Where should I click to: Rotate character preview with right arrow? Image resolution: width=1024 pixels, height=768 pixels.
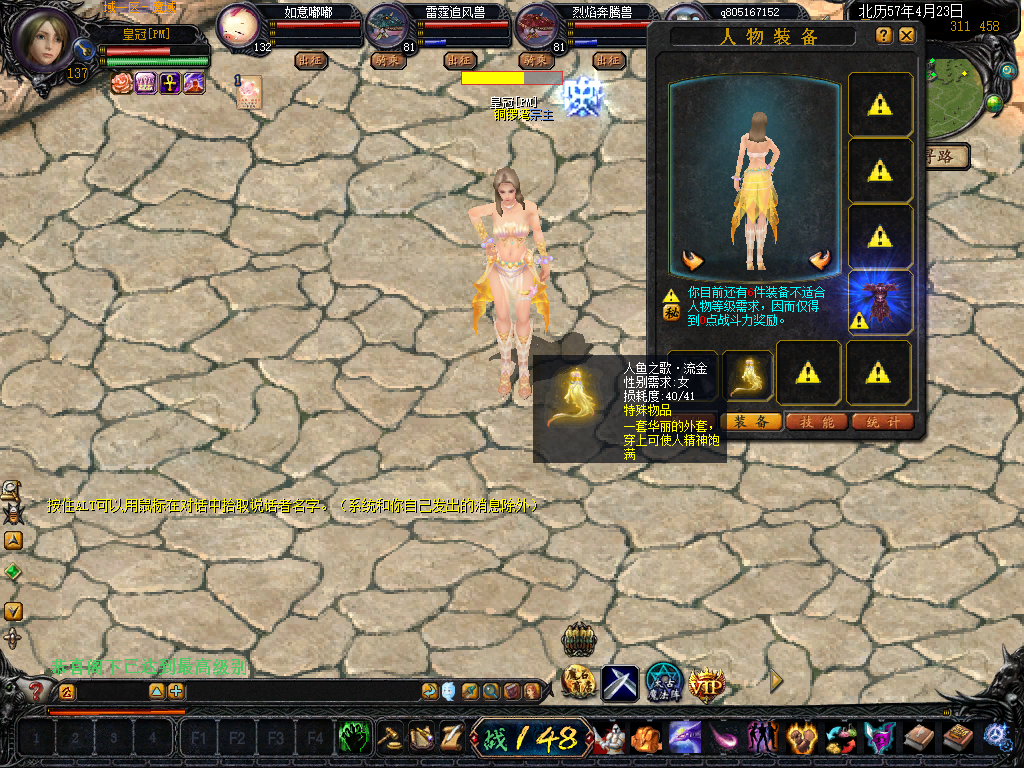tap(821, 261)
